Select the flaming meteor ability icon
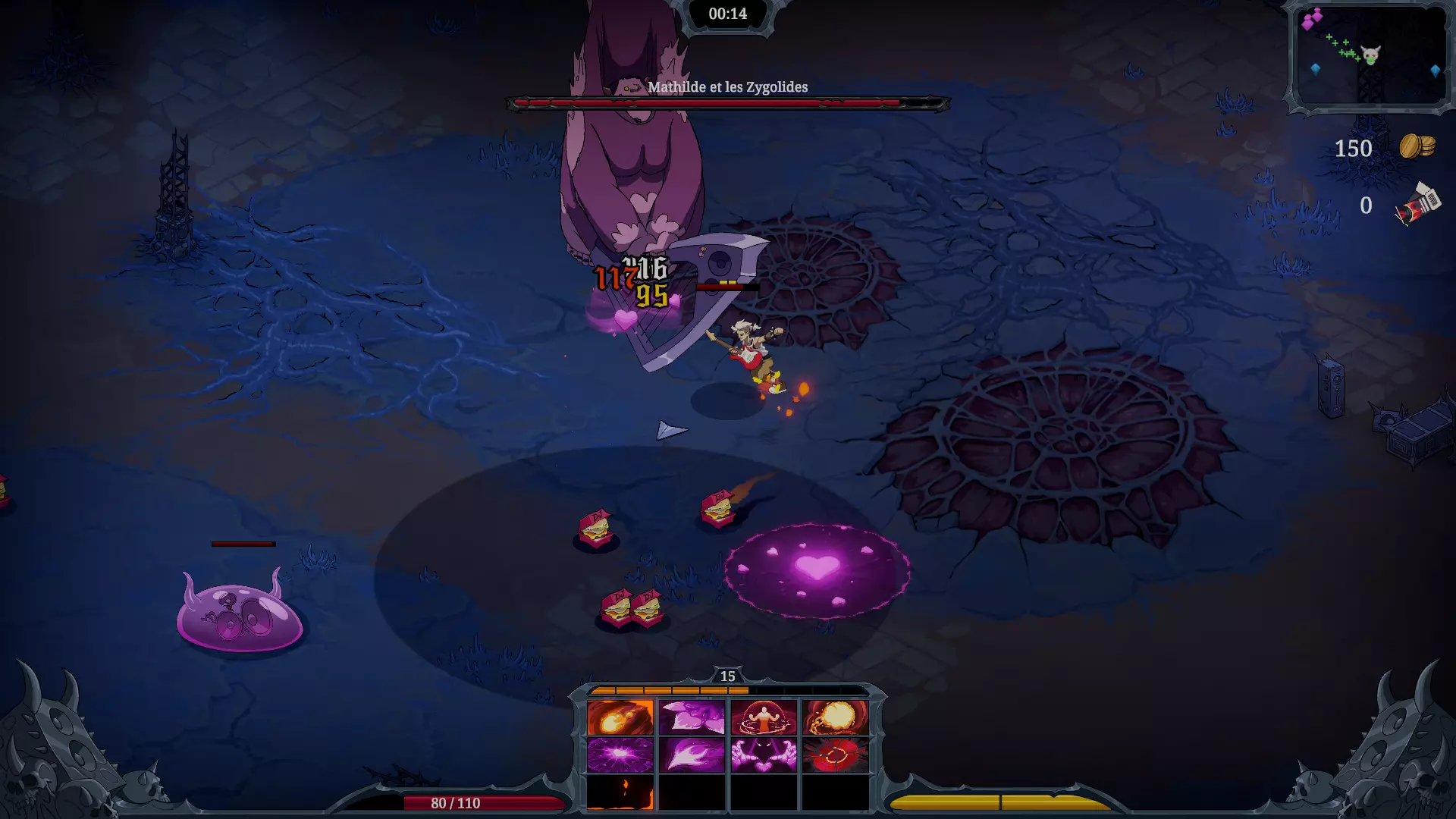Viewport: 1456px width, 819px height. 620,717
